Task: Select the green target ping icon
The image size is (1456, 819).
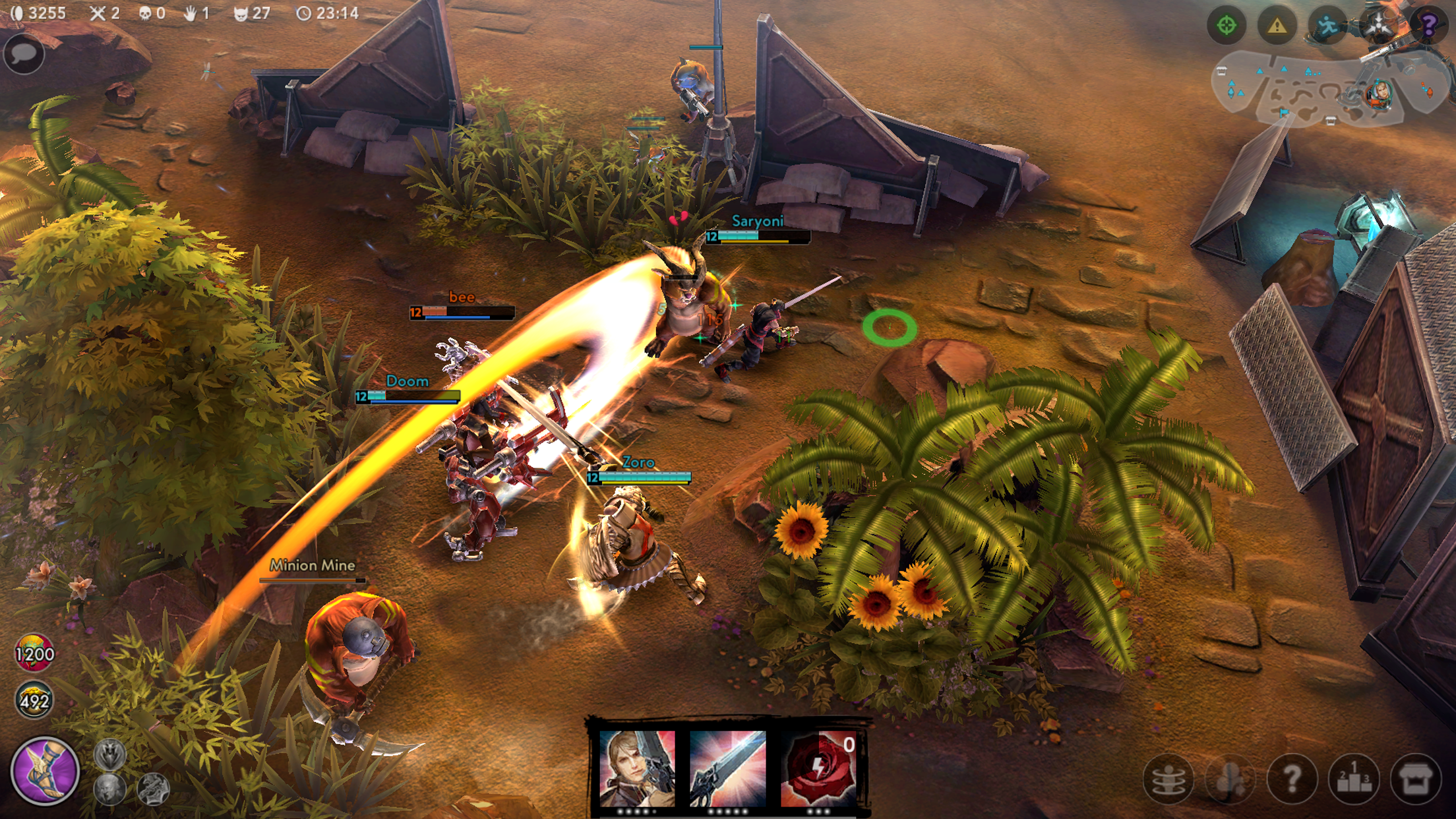Action: [1227, 25]
